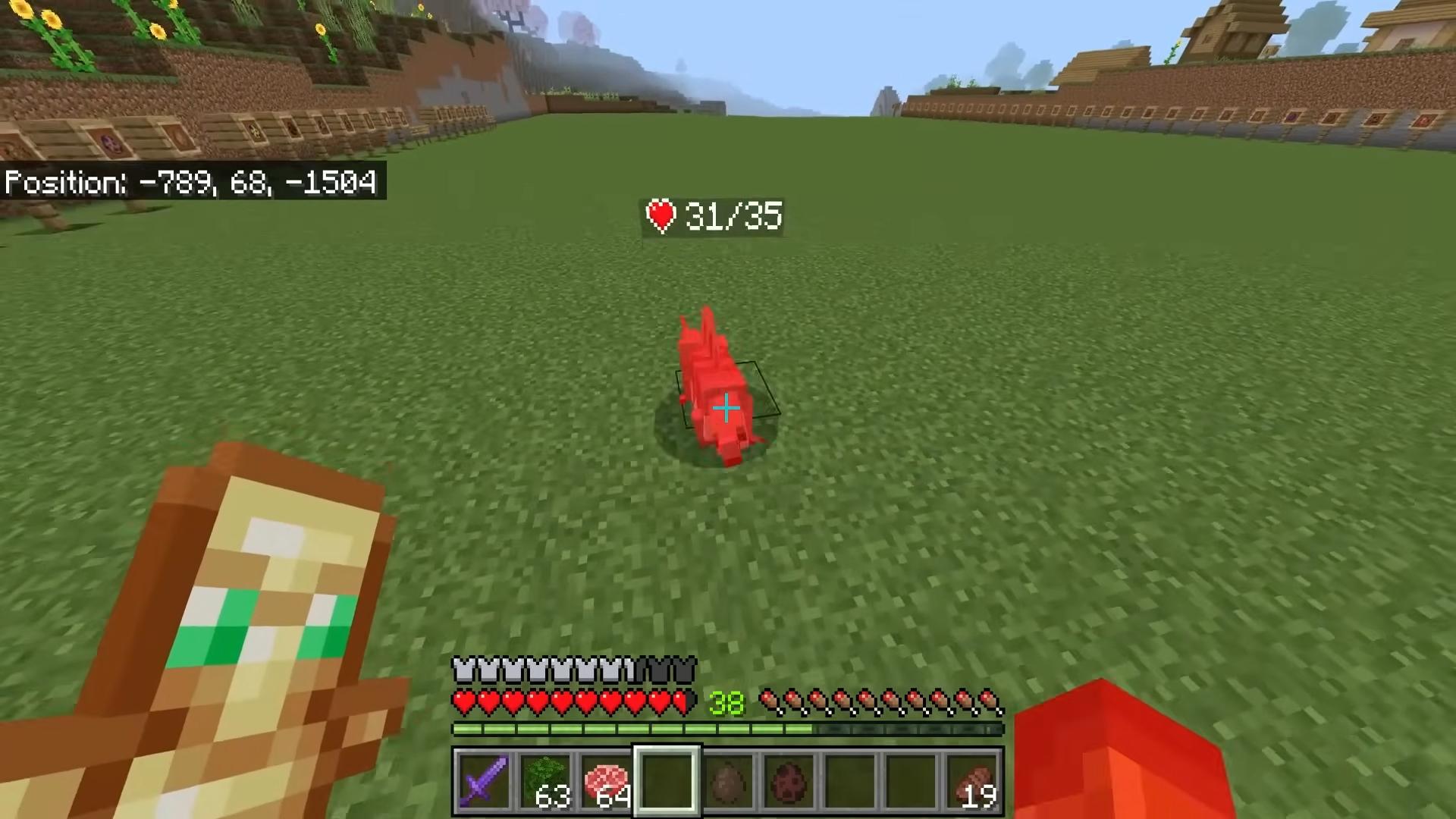Viewport: 1456px width, 819px height.
Task: Click the empty hotbar slot eight
Action: [x=912, y=781]
